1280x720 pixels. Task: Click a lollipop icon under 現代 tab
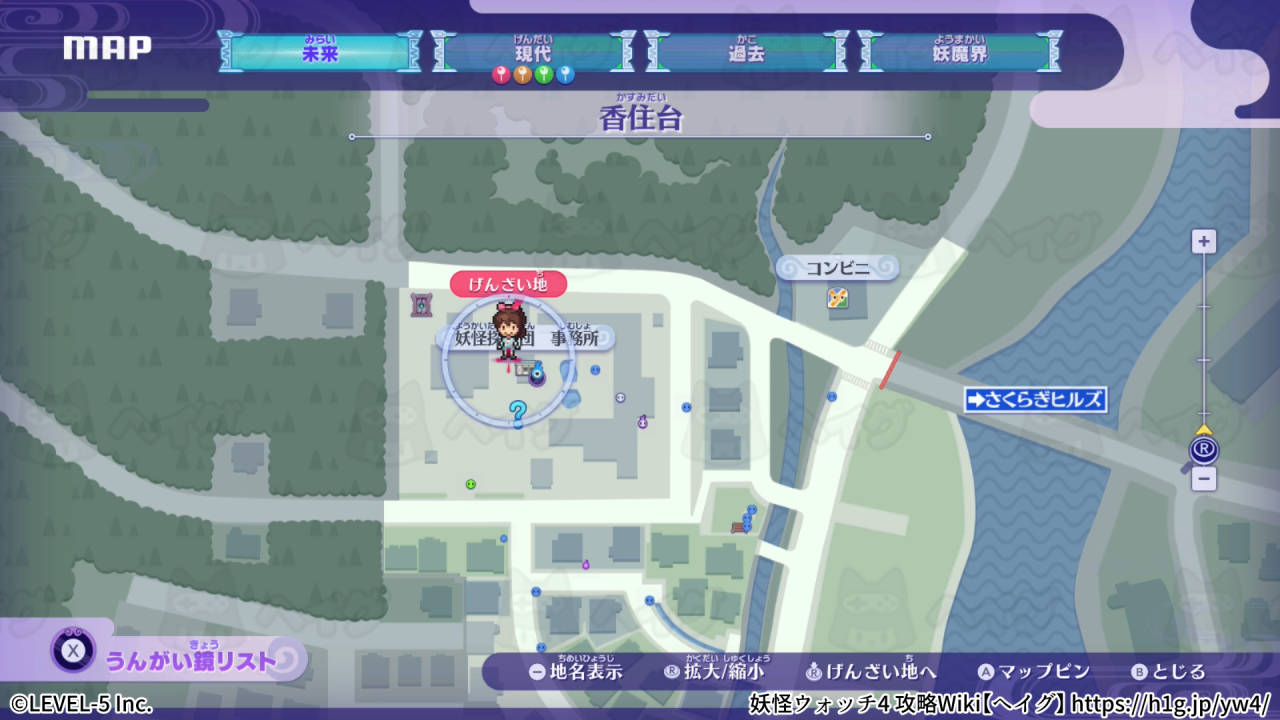click(x=521, y=76)
